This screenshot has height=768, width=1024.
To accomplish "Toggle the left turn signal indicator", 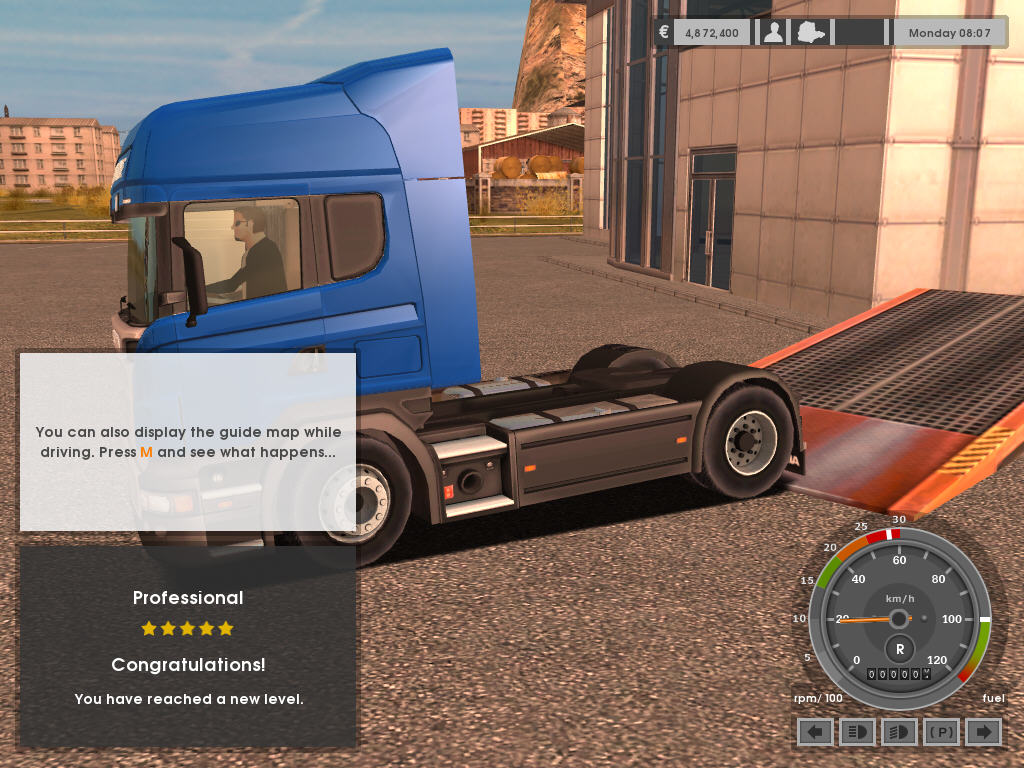I will pos(815,732).
